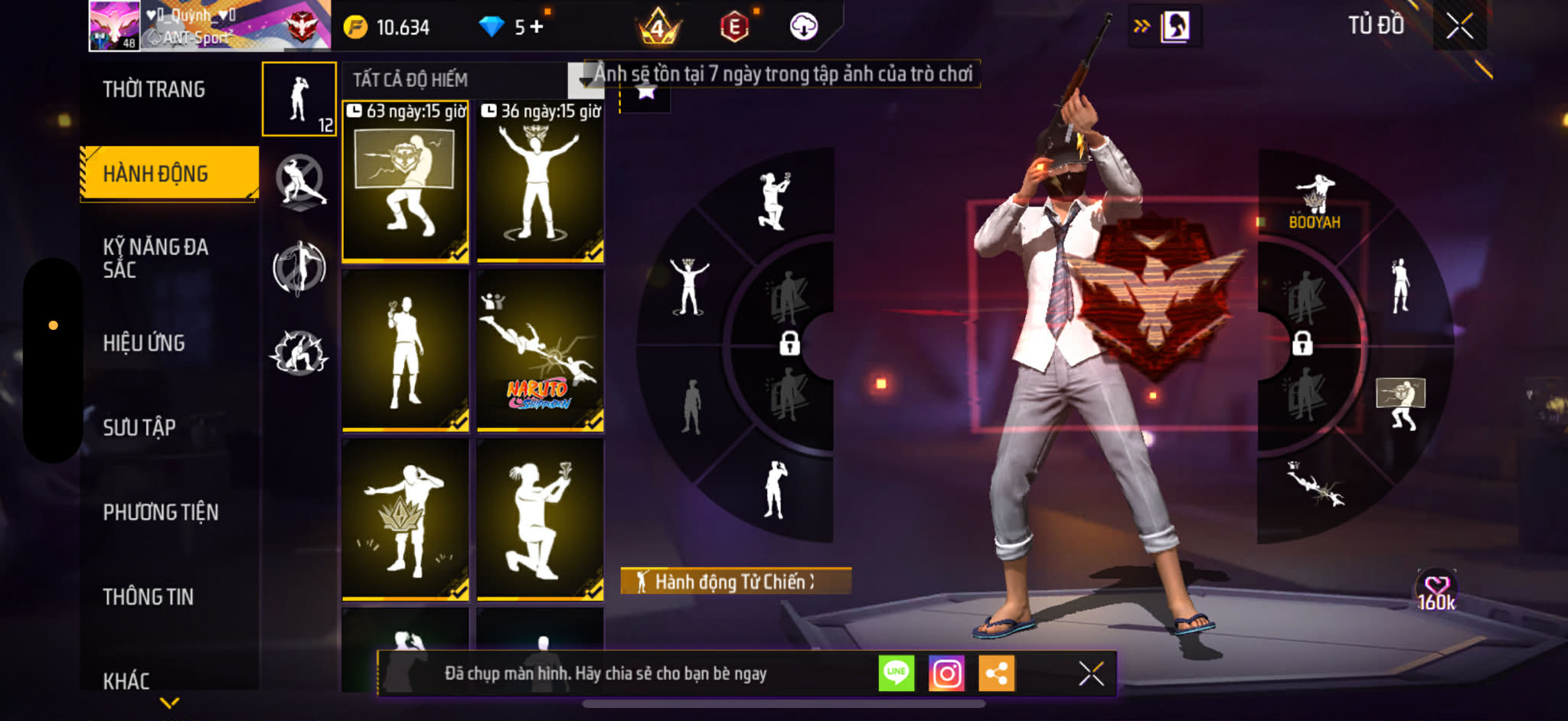Select the Kỹ Năng Đa Sắc menu entry
This screenshot has height=721, width=1568.
[155, 258]
